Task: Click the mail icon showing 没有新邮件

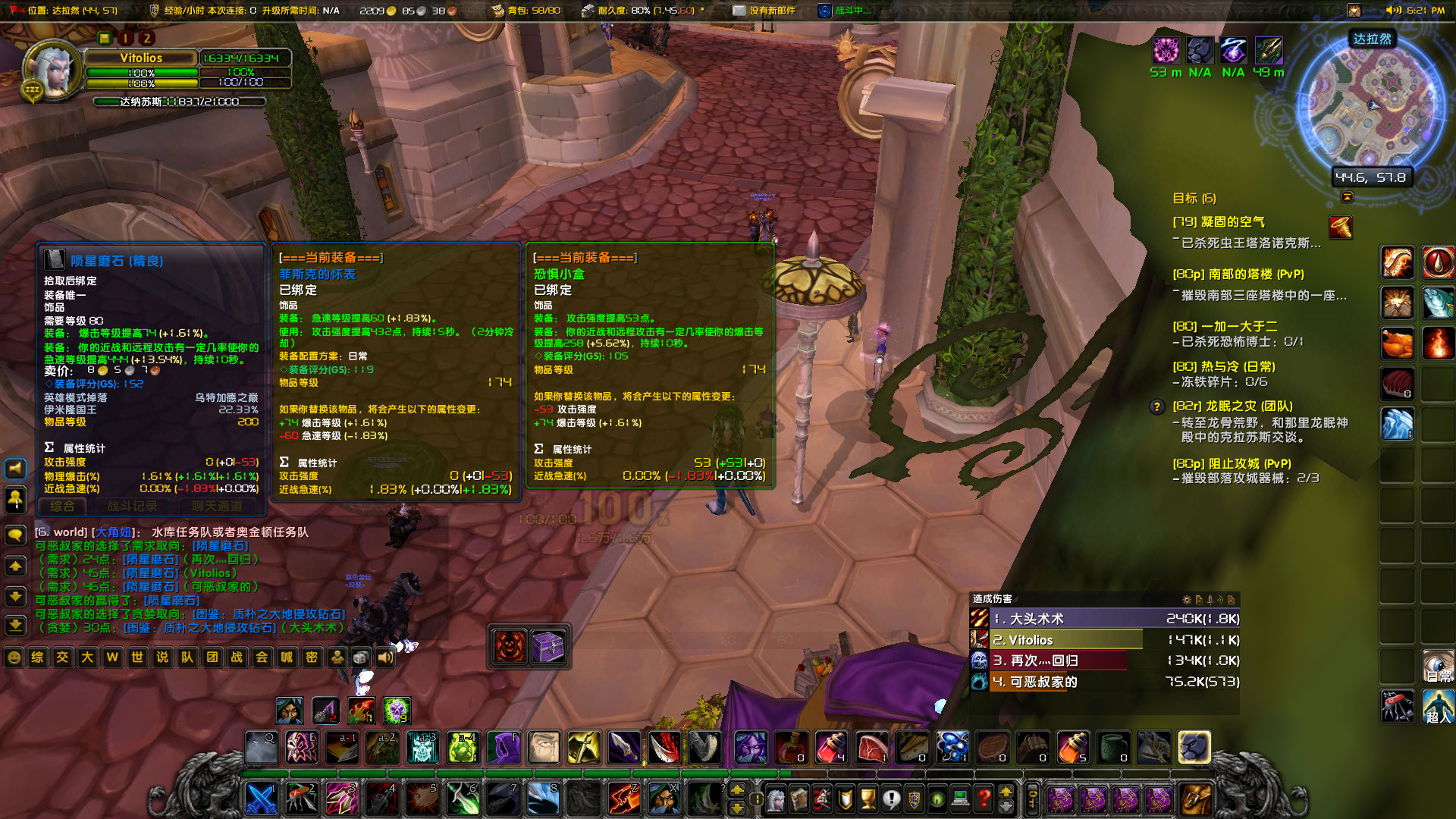Action: coord(738,11)
